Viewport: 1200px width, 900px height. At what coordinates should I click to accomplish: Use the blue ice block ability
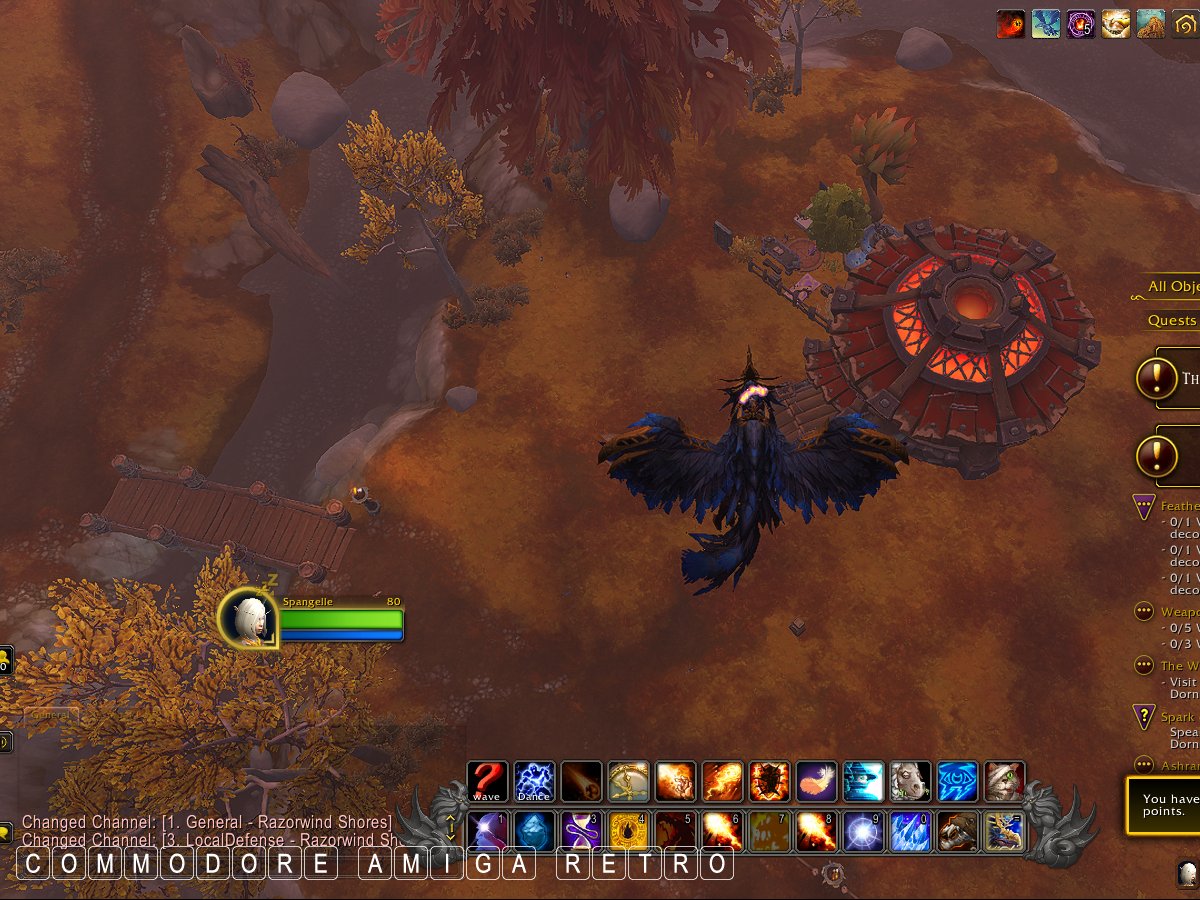(x=534, y=831)
